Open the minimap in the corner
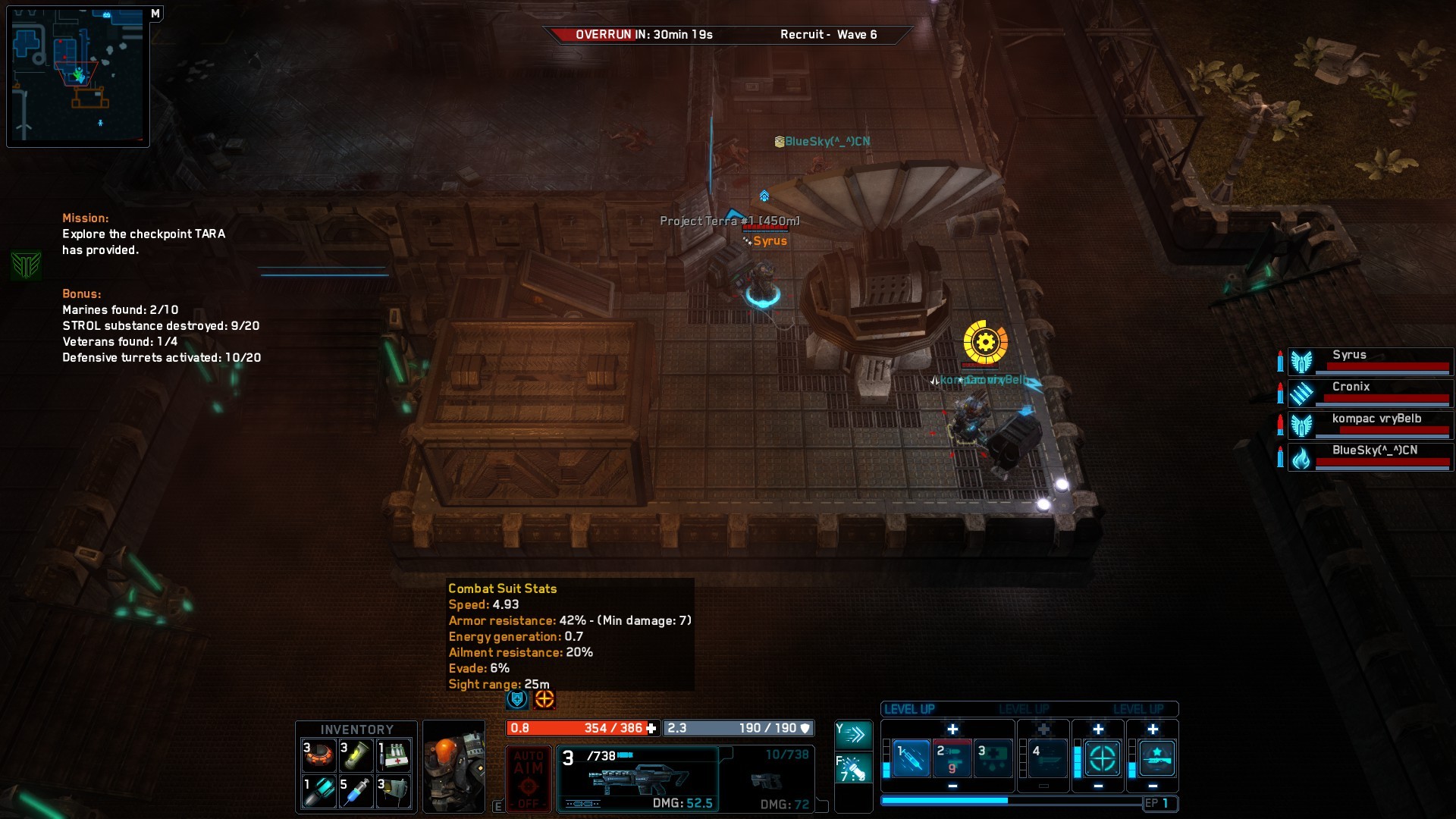The image size is (1456, 819). pos(77,76)
